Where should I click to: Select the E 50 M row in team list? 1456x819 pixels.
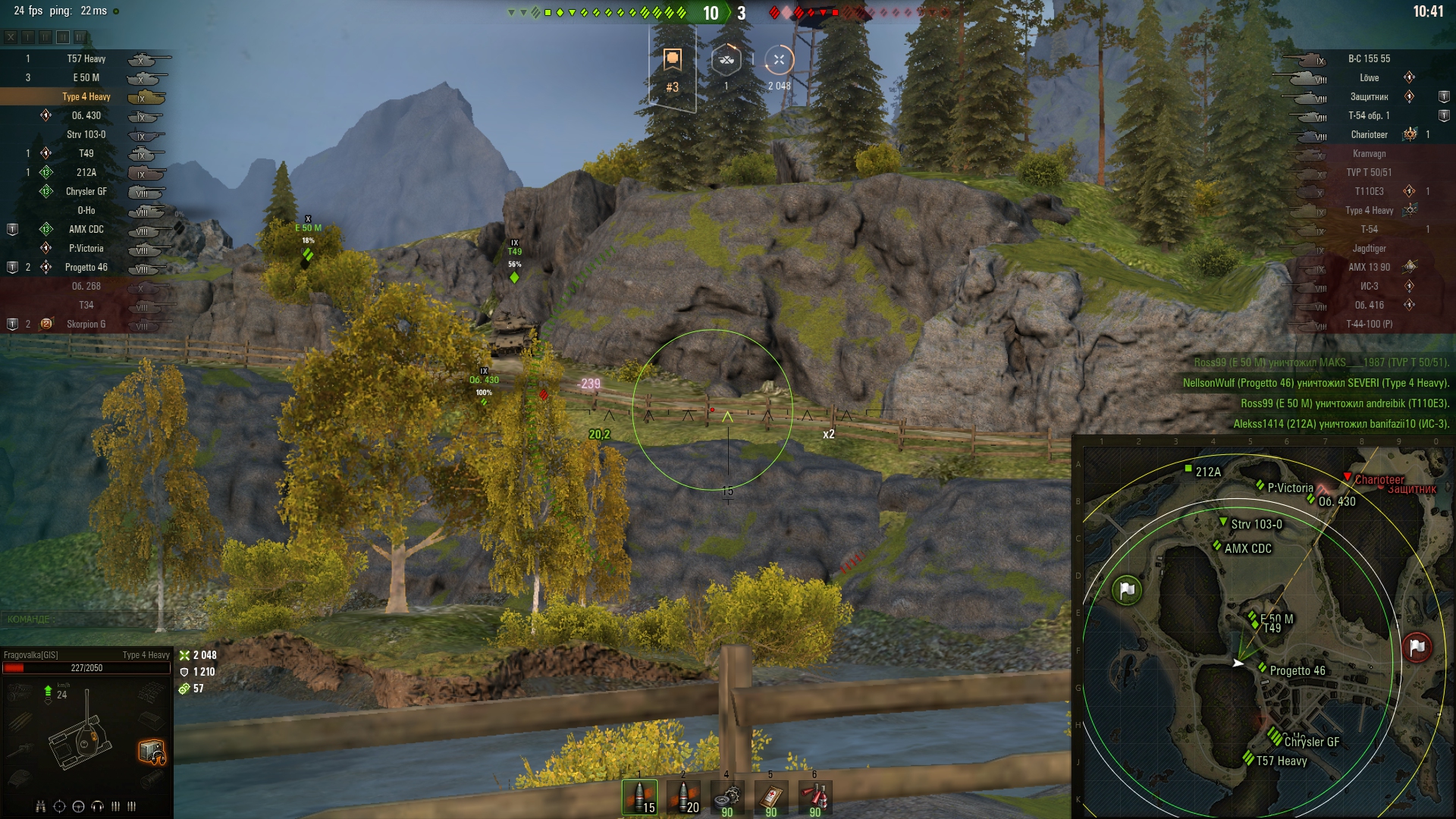pos(86,77)
